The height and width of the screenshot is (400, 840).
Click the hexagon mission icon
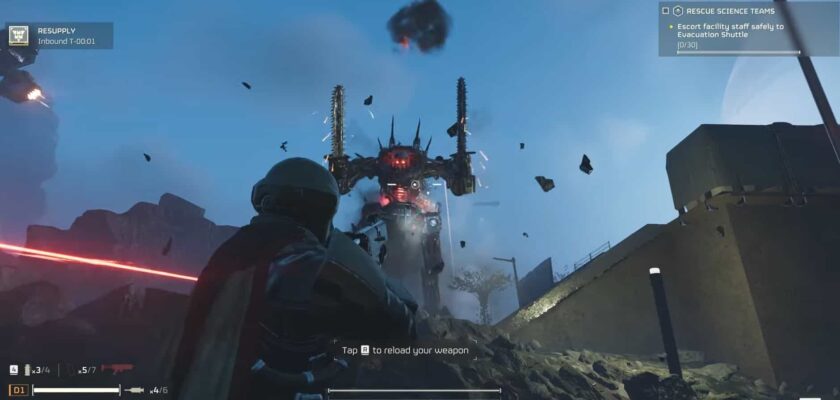click(678, 11)
